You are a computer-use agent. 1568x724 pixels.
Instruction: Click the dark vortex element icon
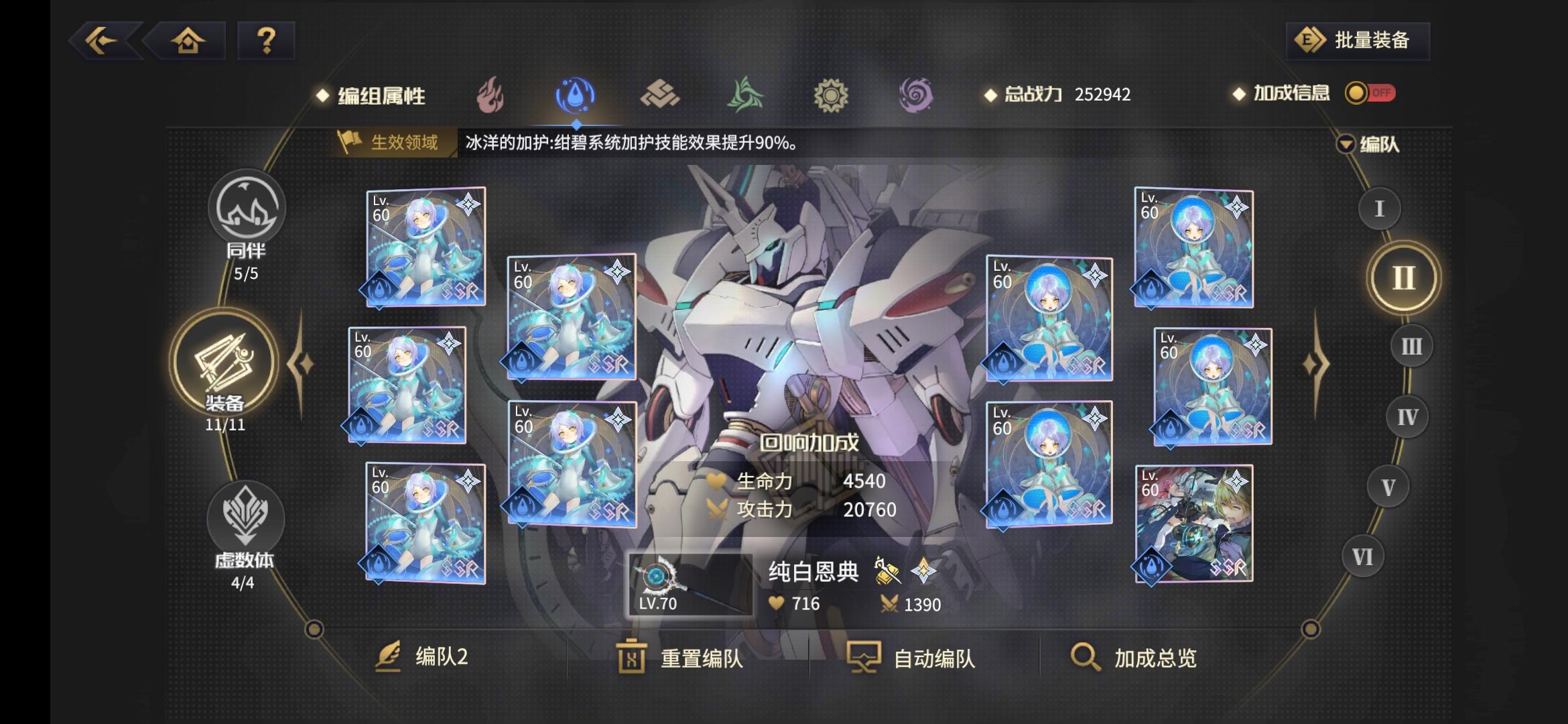pos(915,95)
